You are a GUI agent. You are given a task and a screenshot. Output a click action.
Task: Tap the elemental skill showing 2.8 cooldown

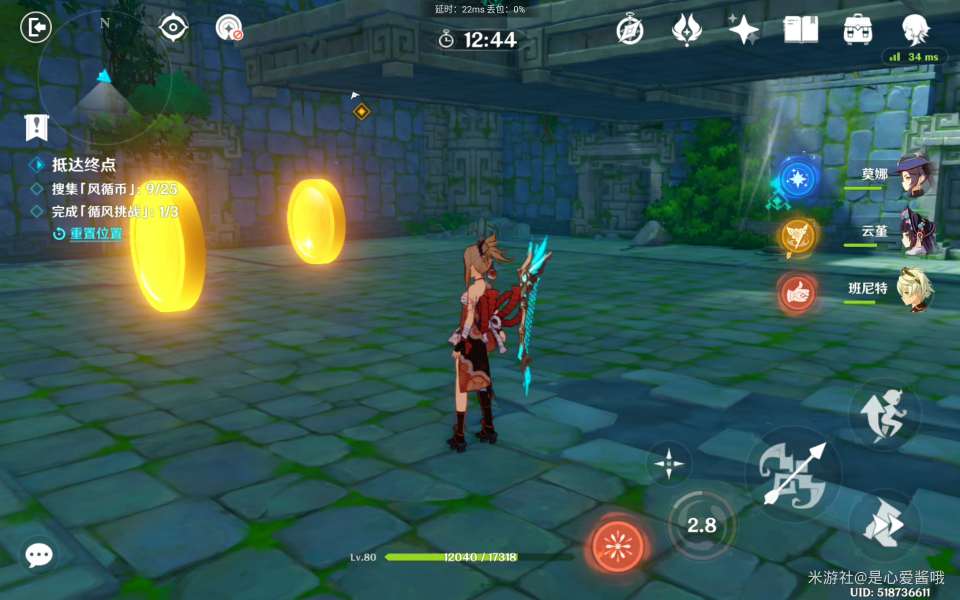(x=701, y=524)
